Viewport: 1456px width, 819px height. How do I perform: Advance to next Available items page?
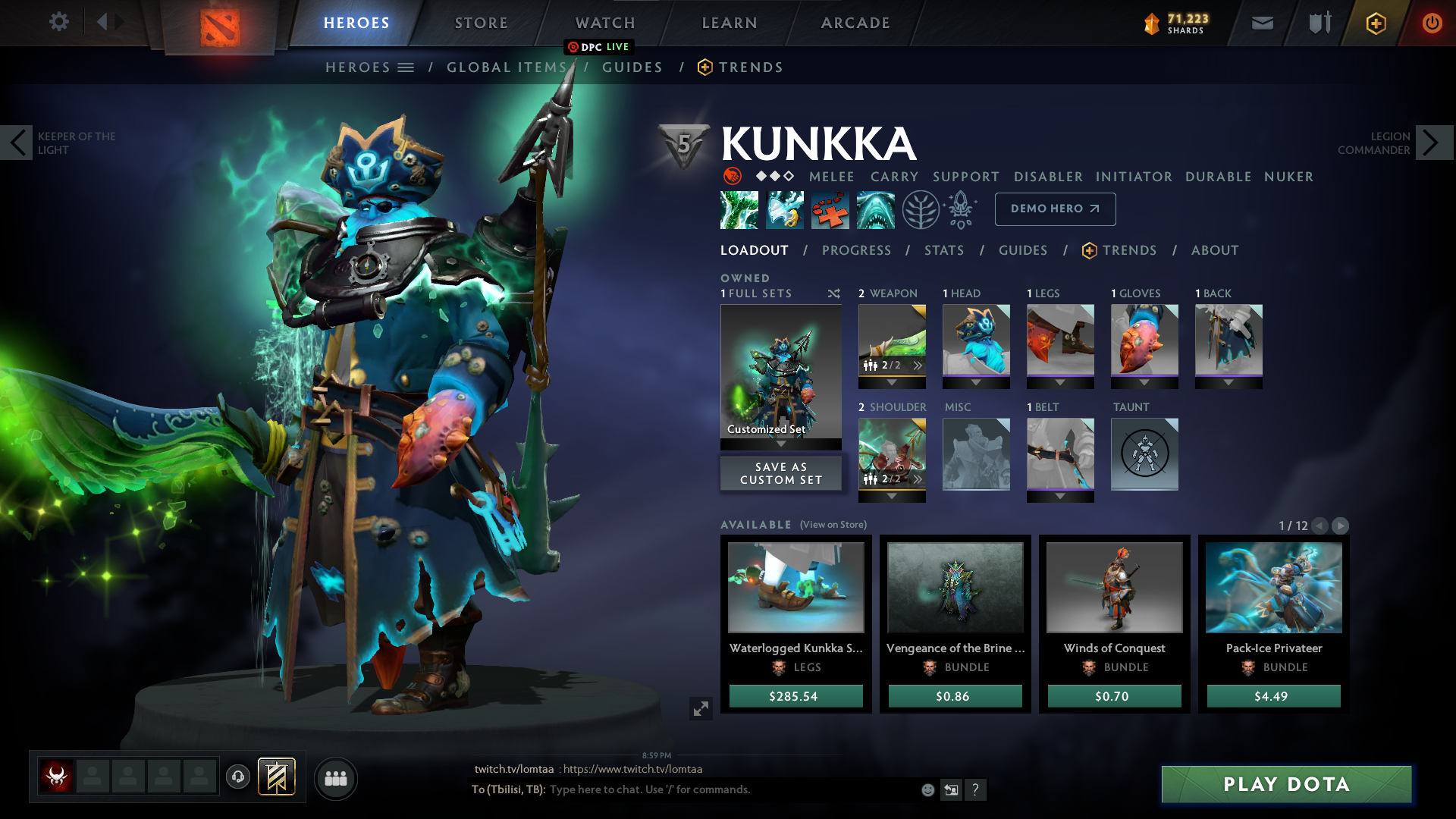pos(1340,524)
